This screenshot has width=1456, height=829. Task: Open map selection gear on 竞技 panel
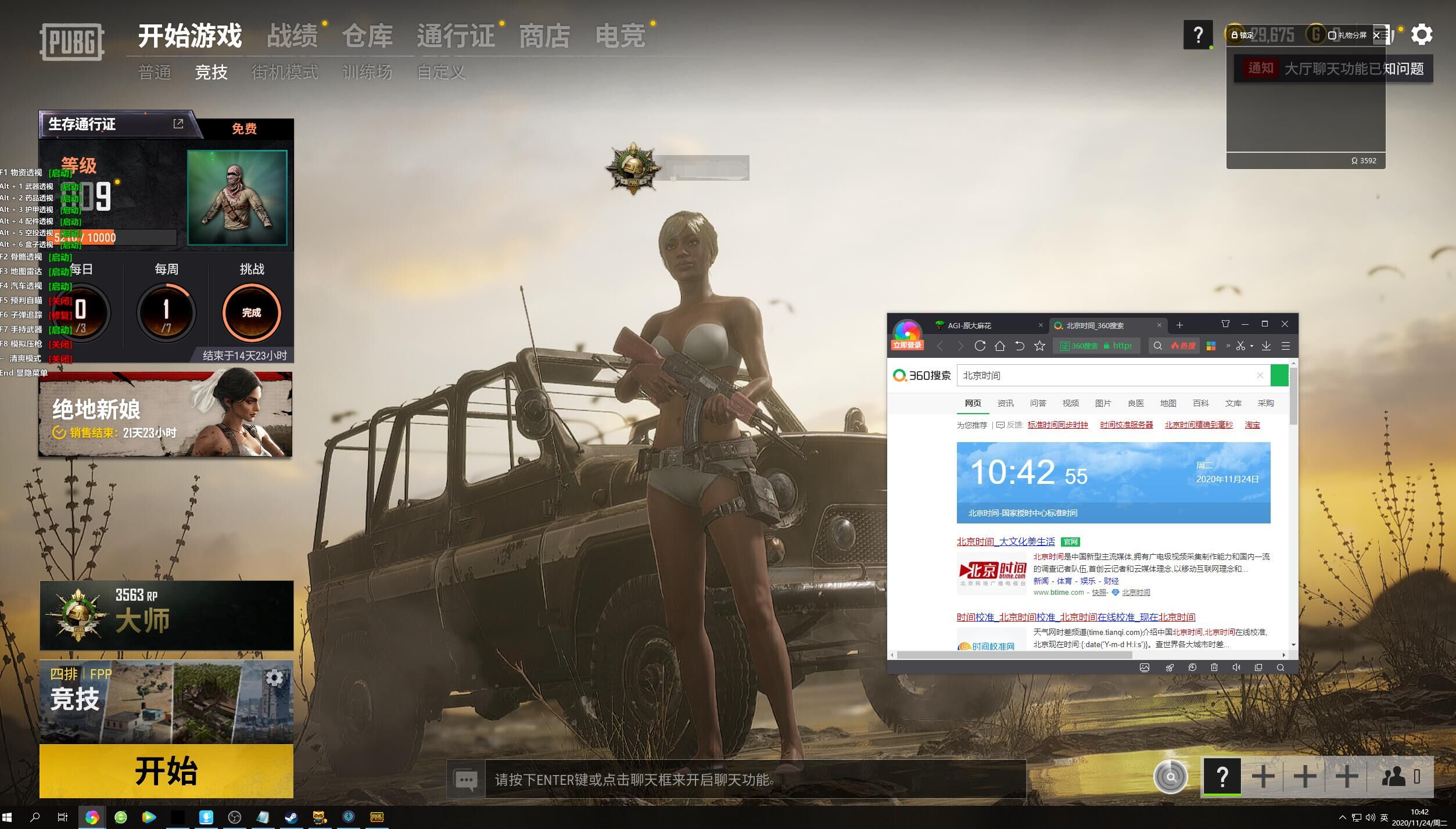[x=274, y=677]
